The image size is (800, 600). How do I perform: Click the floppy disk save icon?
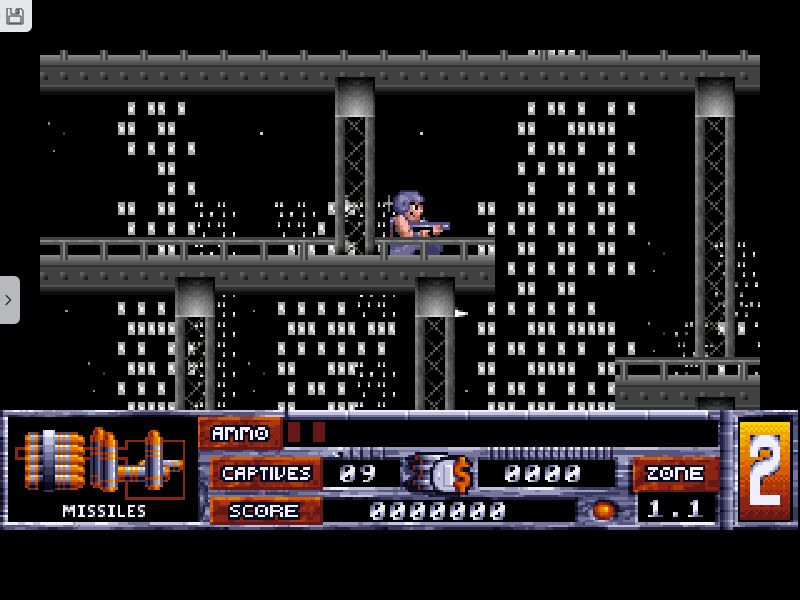pos(14,13)
